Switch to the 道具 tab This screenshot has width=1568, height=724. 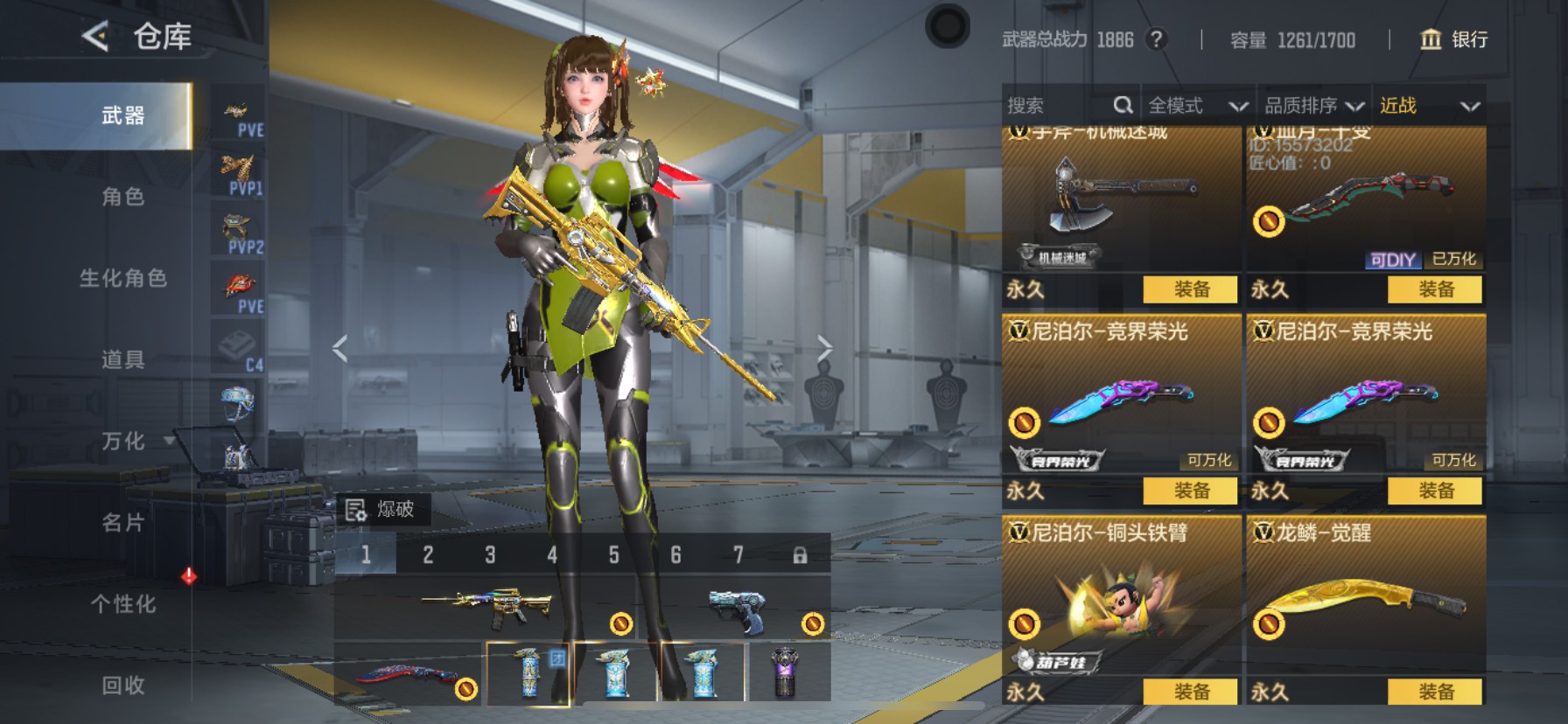coord(123,359)
